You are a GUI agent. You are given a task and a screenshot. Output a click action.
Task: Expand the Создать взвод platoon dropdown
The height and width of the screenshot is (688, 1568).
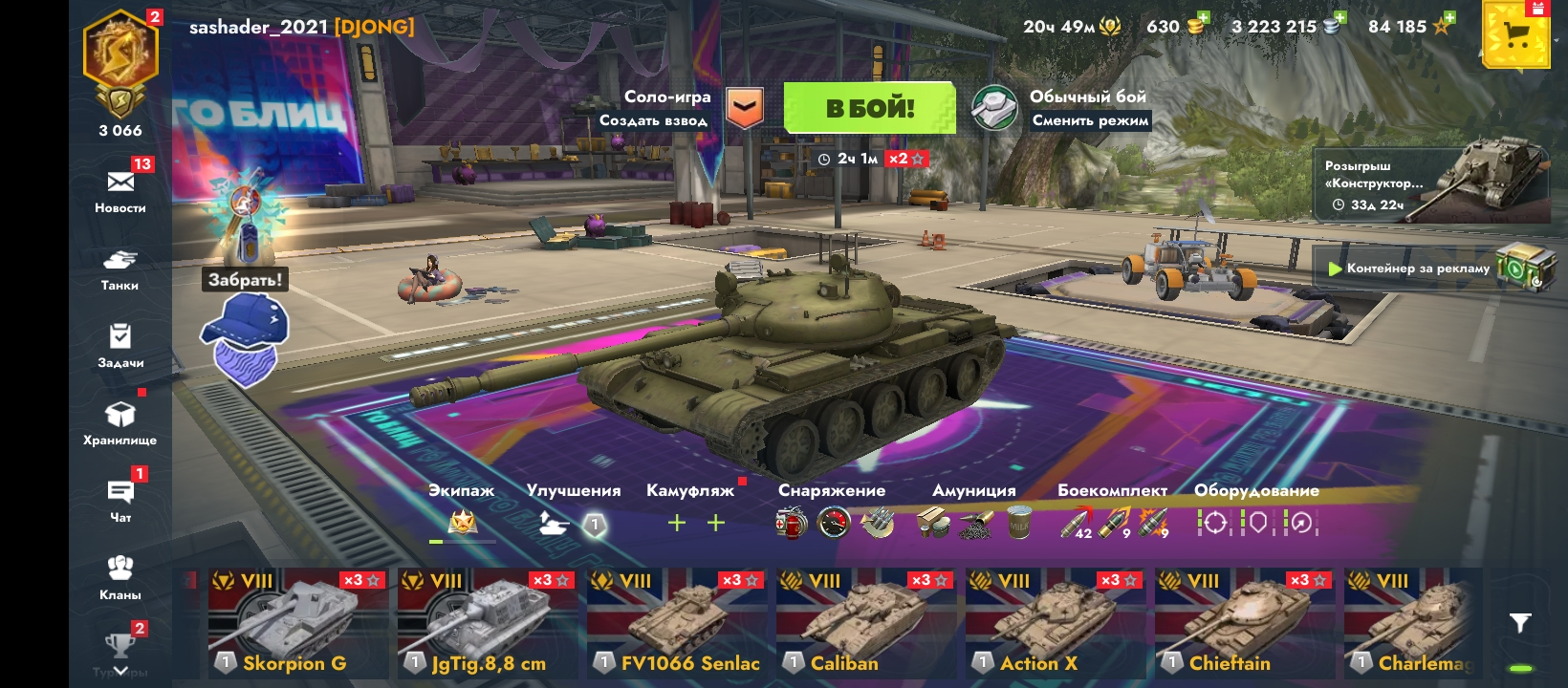[744, 108]
